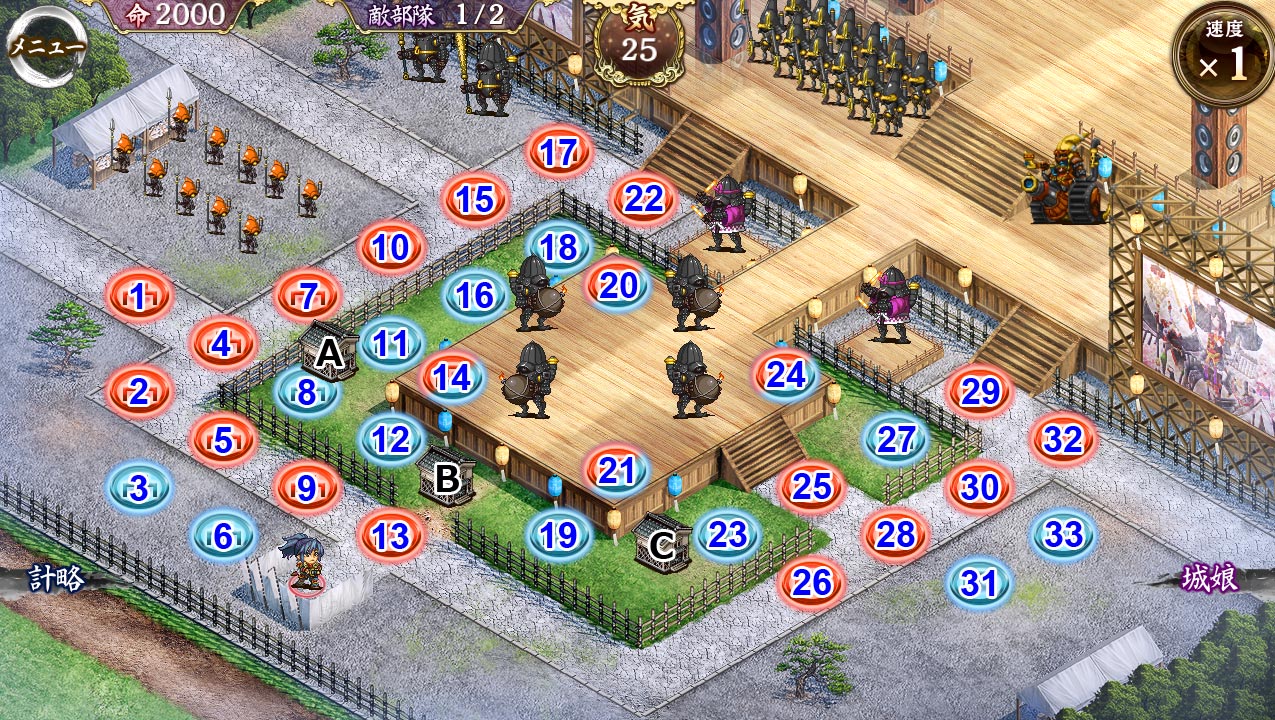This screenshot has height=720, width=1275.
Task: Open the メニュー menu button
Action: click(x=47, y=47)
